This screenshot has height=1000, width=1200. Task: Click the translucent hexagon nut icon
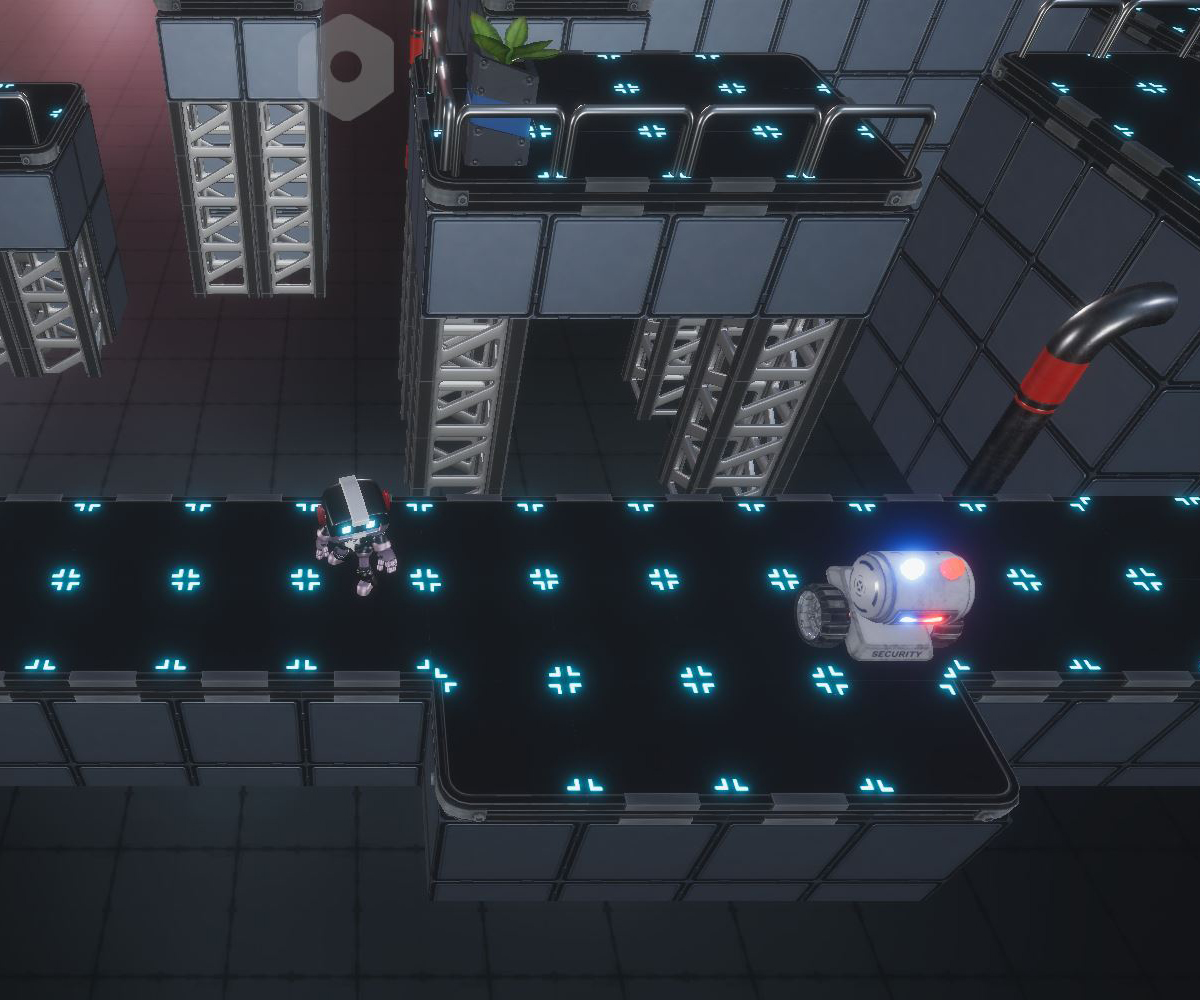point(346,67)
